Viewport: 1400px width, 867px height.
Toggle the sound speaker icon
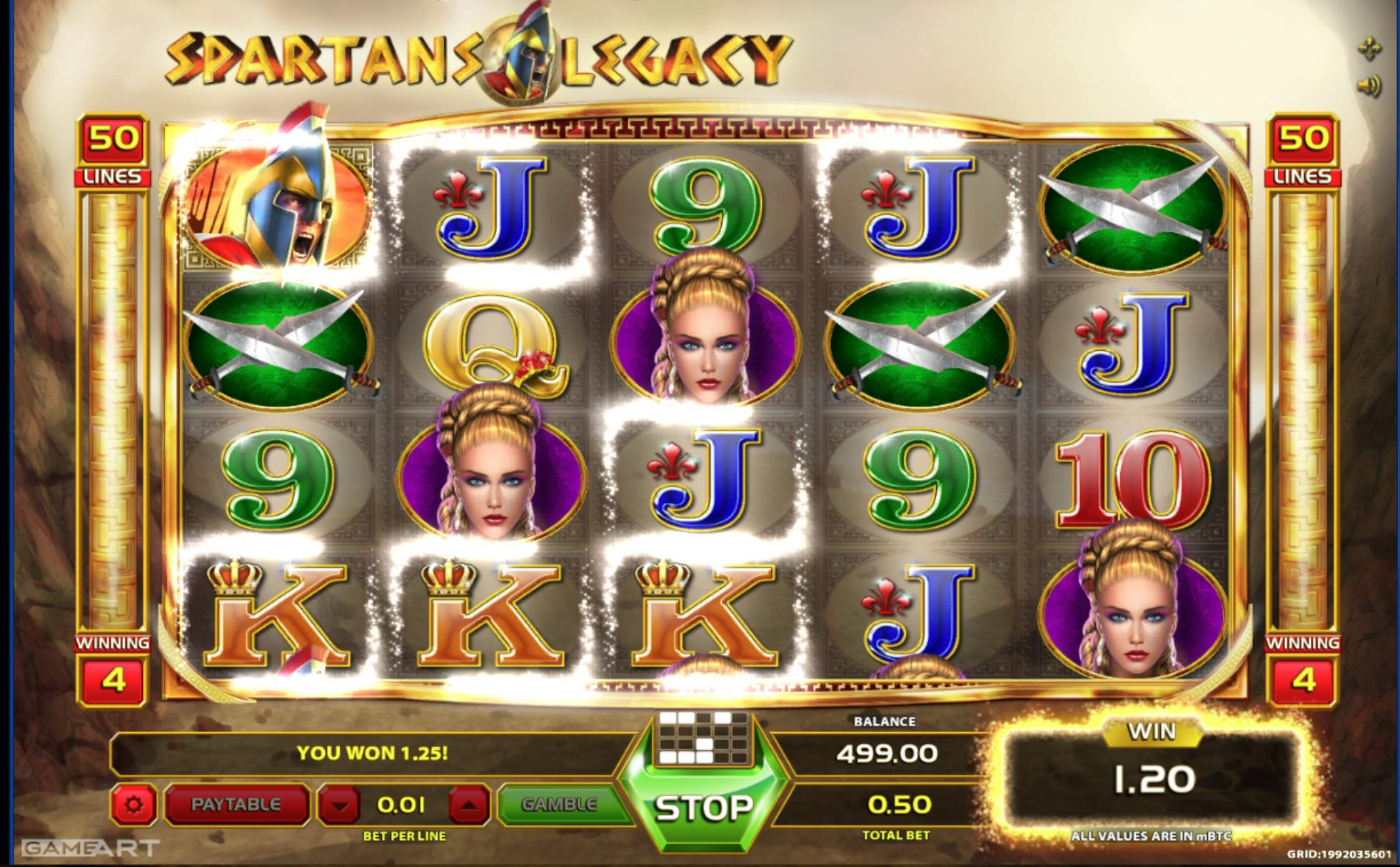coord(1369,87)
